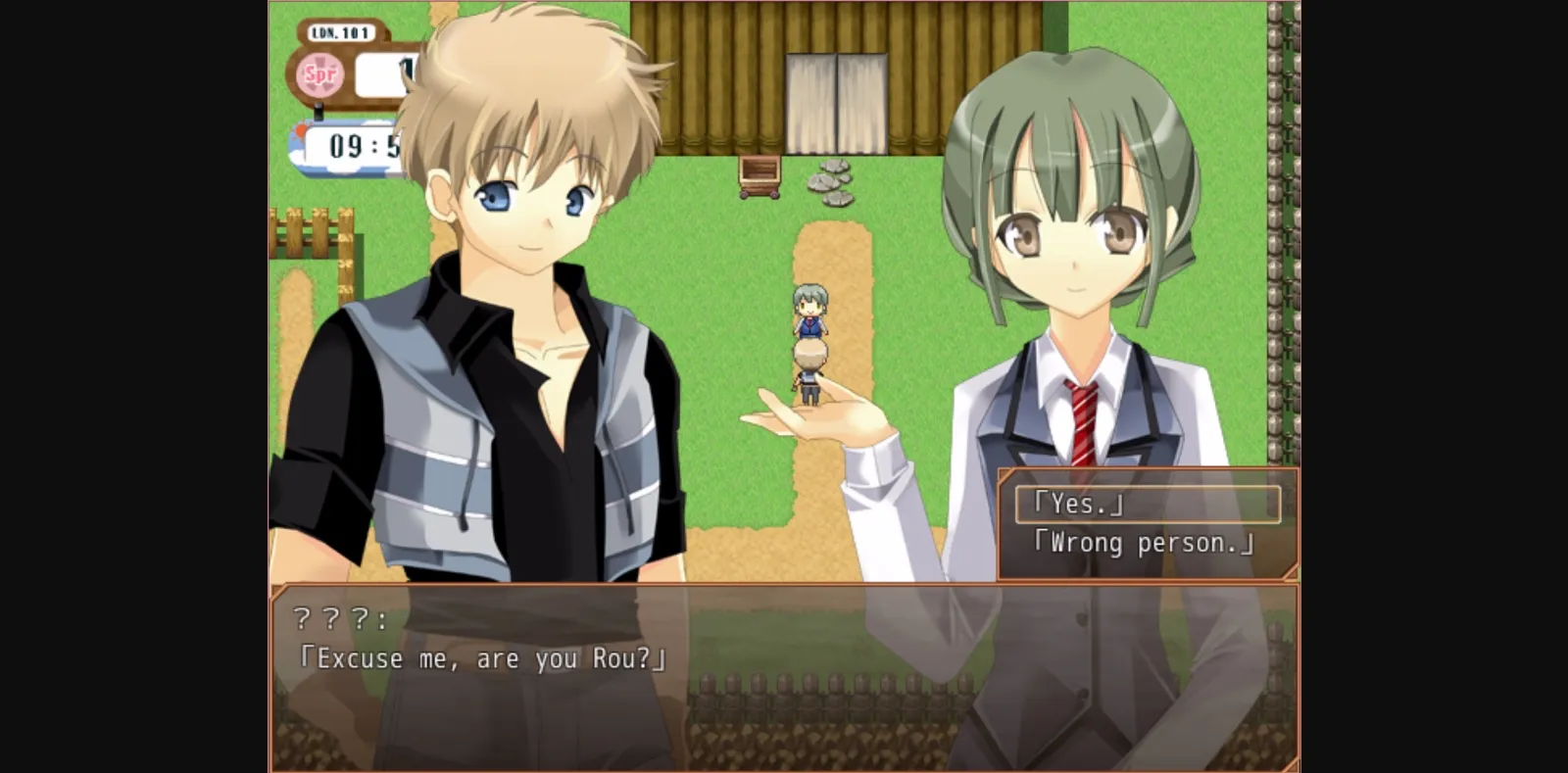This screenshot has width=1568, height=773.
Task: Select the highlighted Yes. choice
Action: tap(1080, 504)
